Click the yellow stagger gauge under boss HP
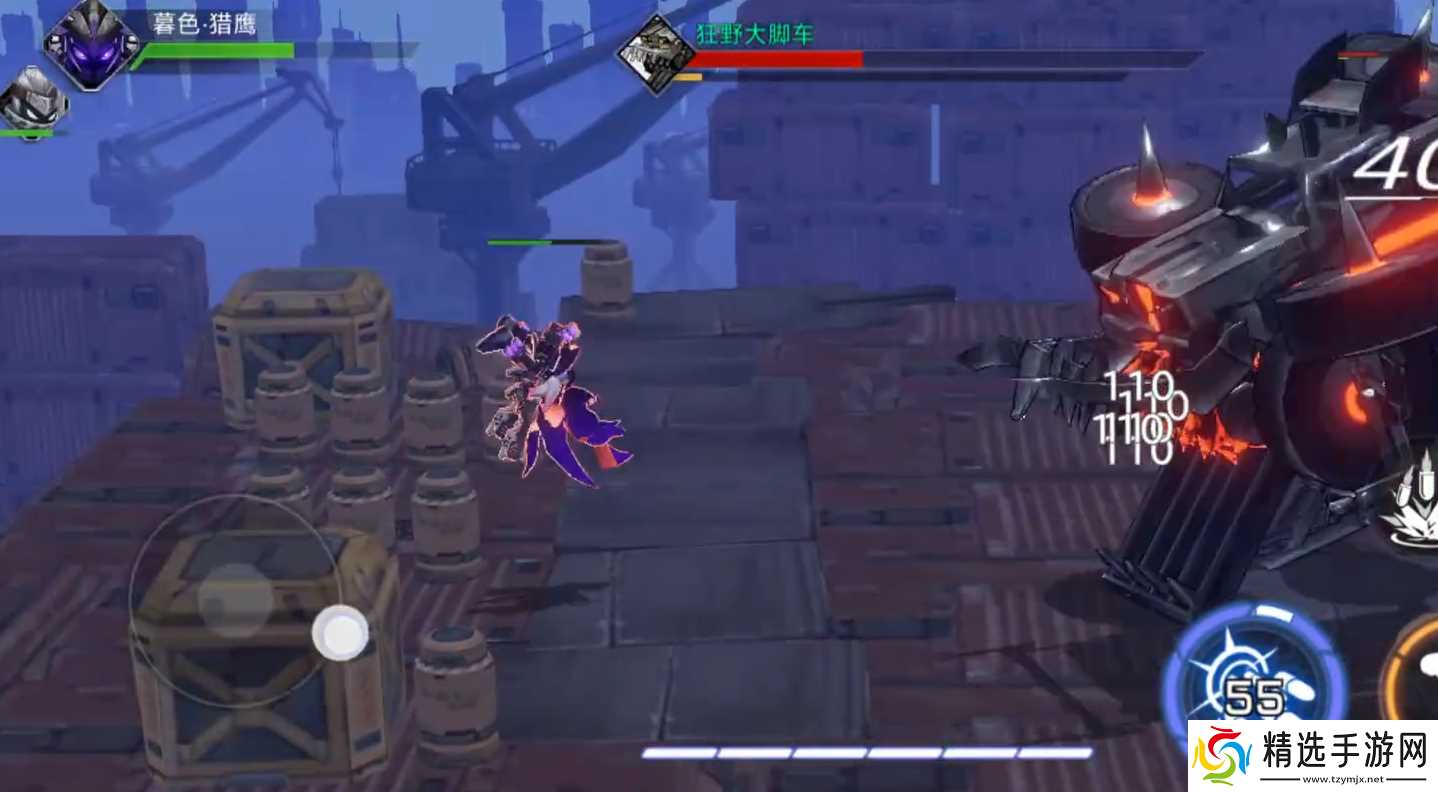The image size is (1438, 792). tap(690, 76)
